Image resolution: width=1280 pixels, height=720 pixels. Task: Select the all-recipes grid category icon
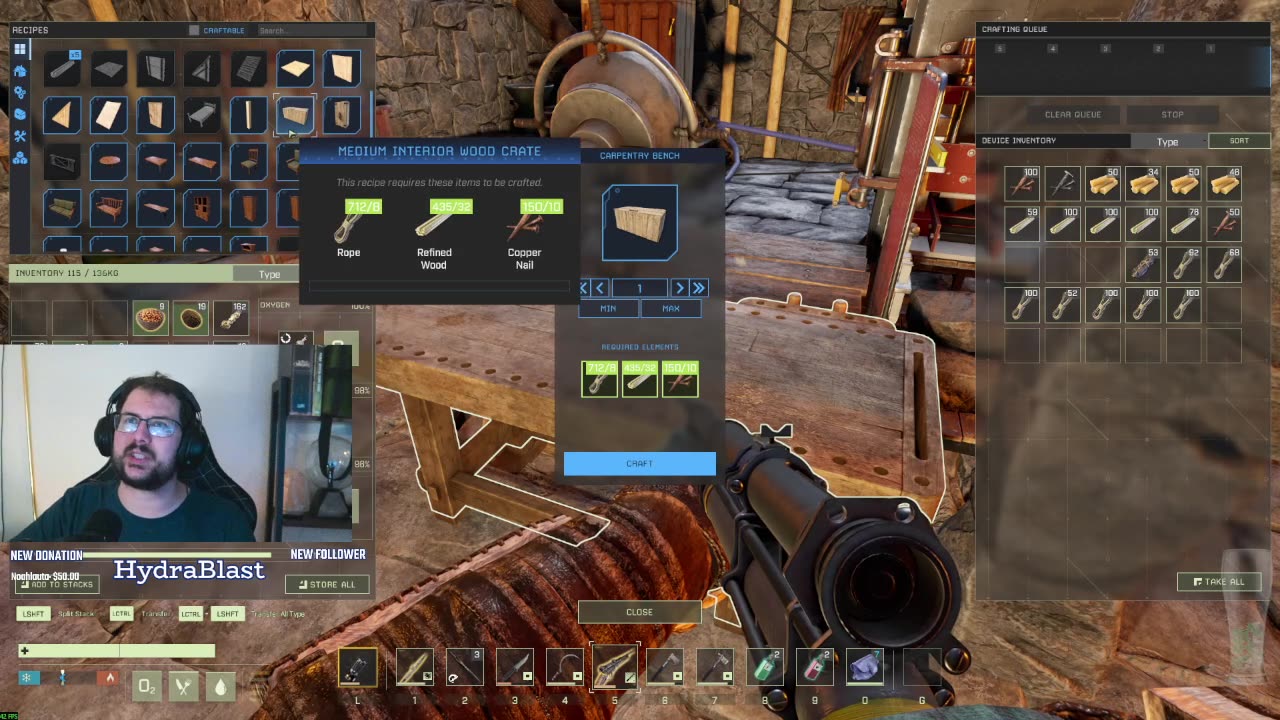pos(20,49)
